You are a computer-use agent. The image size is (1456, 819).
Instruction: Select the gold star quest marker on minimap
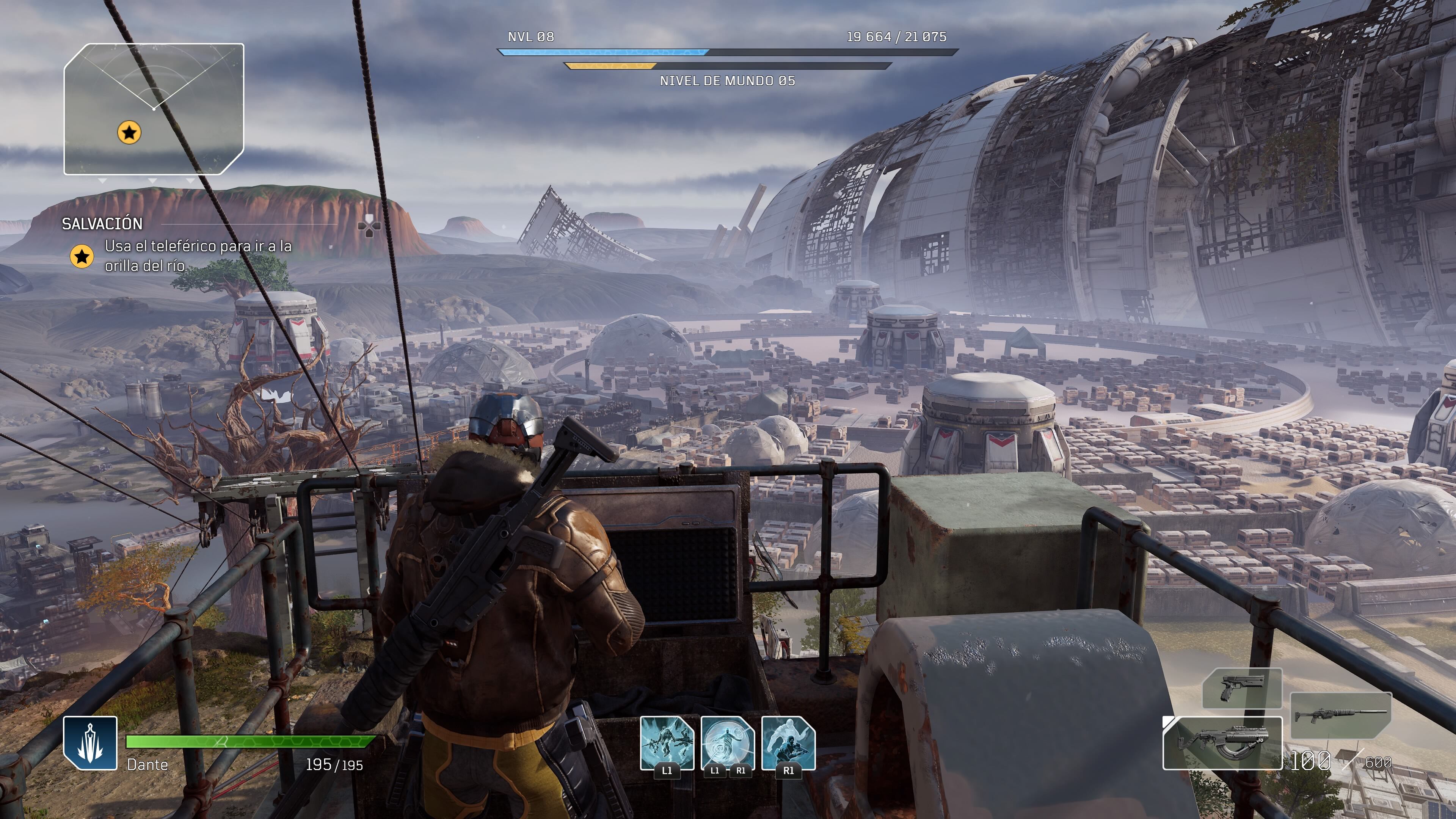[129, 133]
